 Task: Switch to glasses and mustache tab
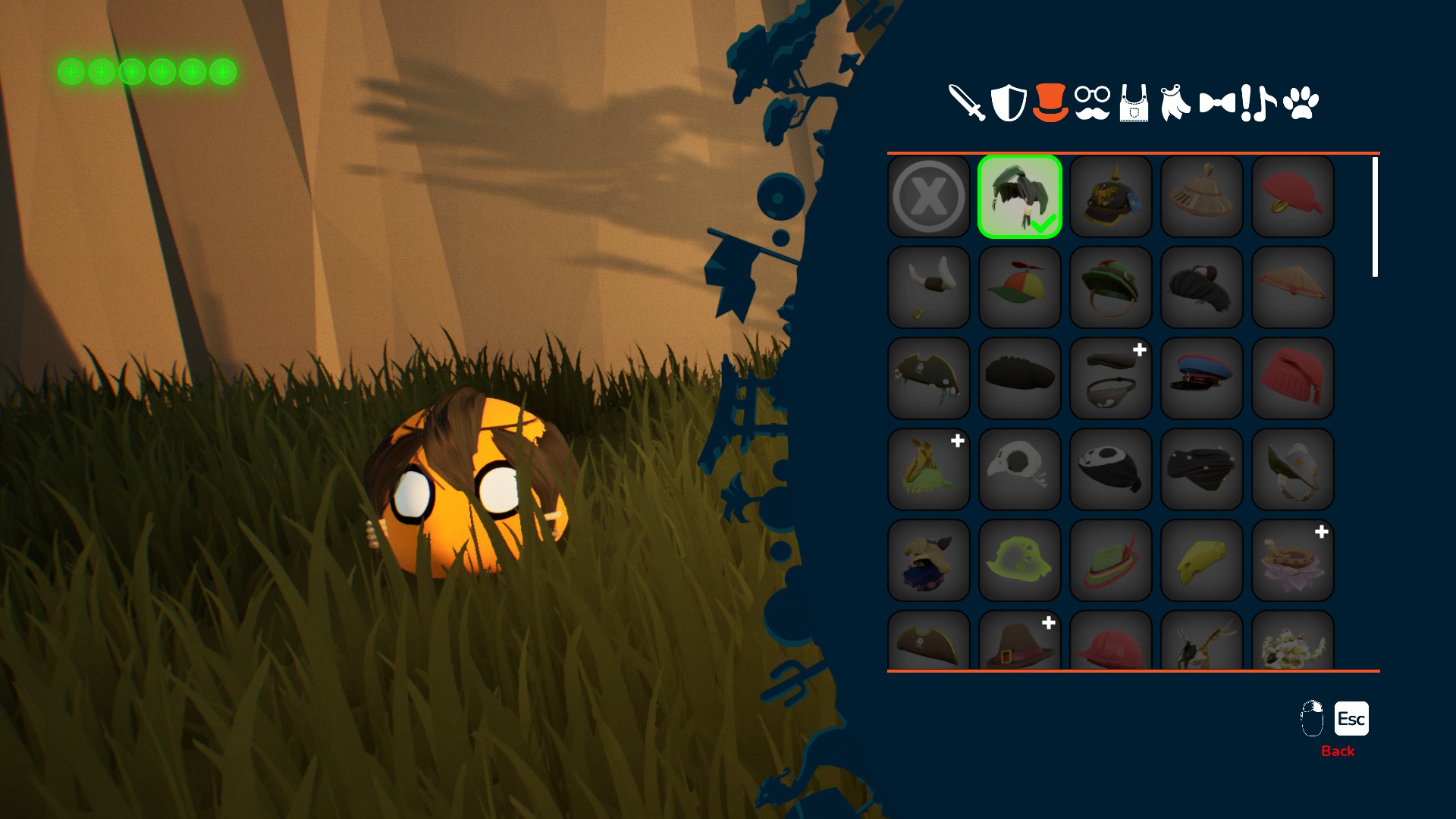tap(1092, 103)
